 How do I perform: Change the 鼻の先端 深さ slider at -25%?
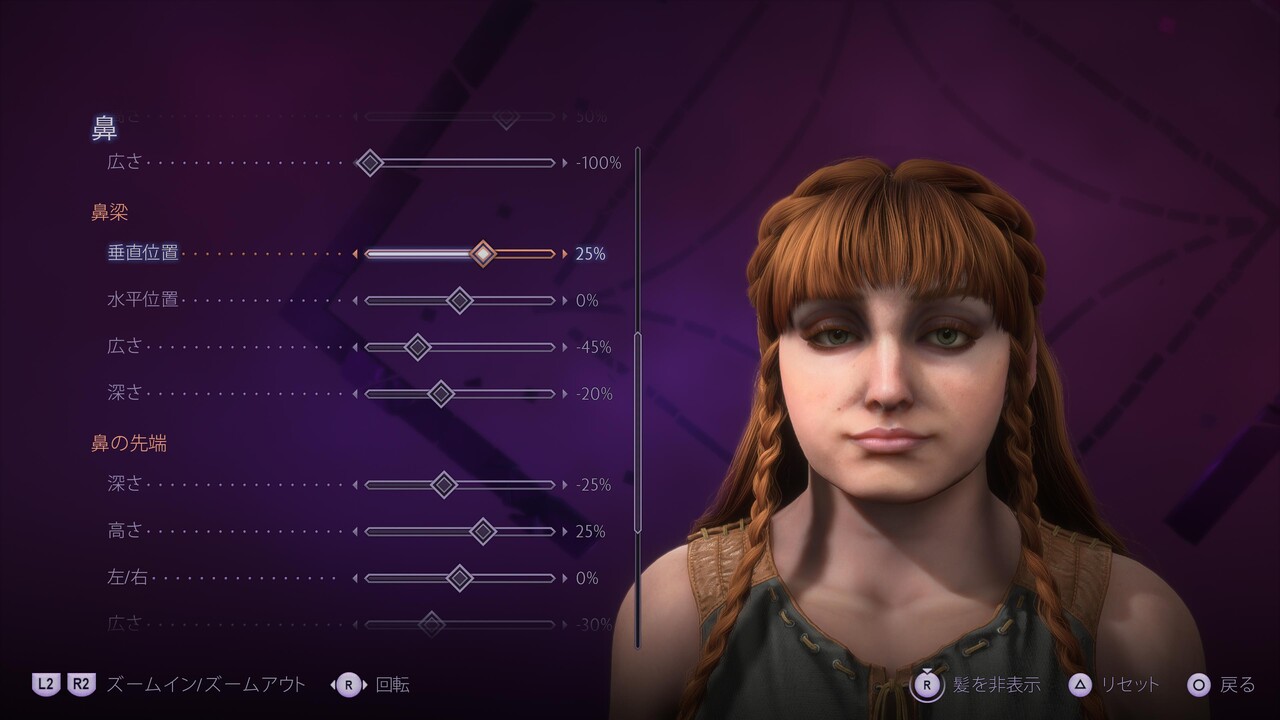(x=460, y=485)
